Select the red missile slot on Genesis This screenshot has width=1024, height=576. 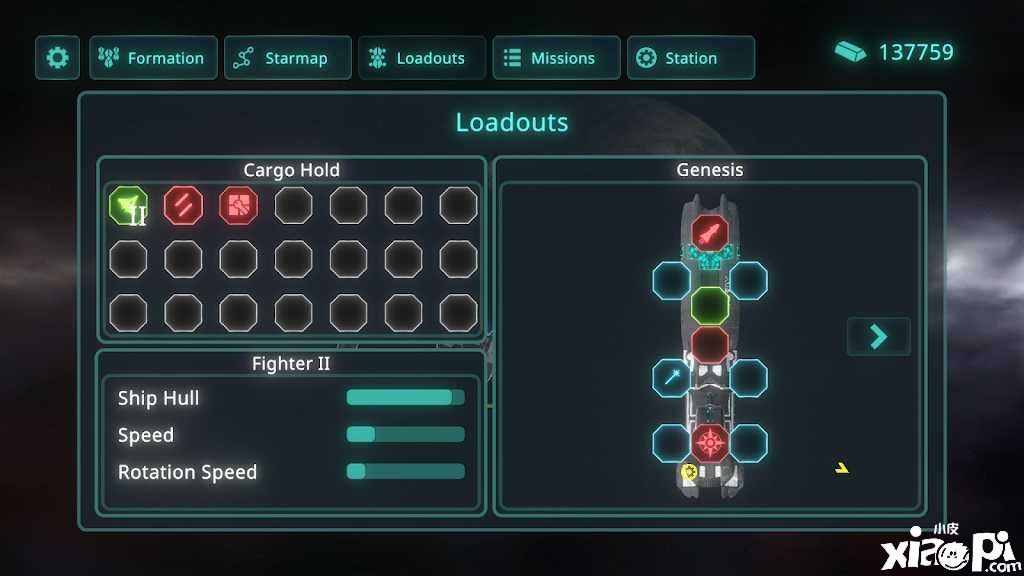(x=710, y=234)
